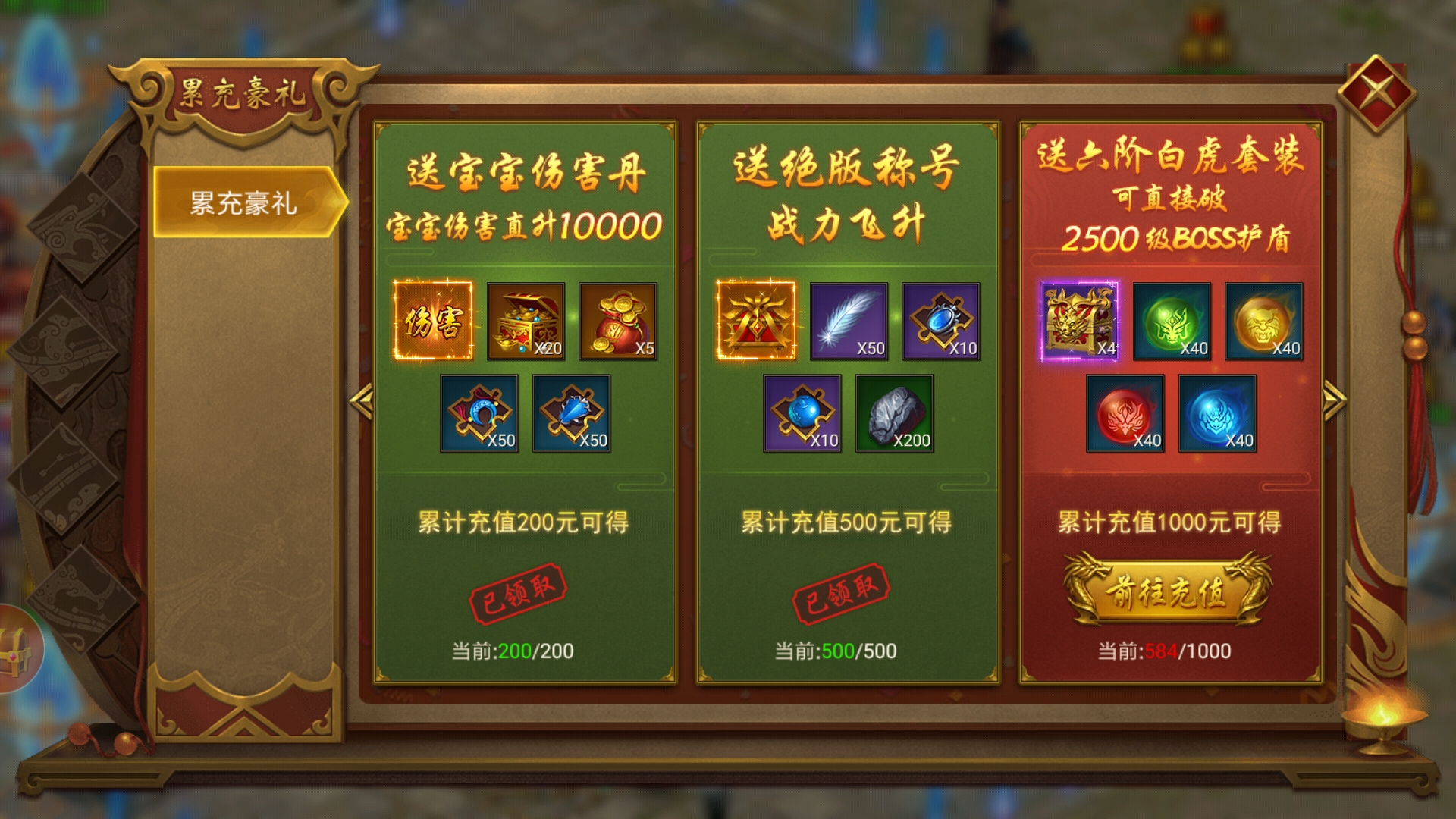Image resolution: width=1456 pixels, height=819 pixels.
Task: Select the exclusive title emblem reward icon
Action: coord(758,322)
